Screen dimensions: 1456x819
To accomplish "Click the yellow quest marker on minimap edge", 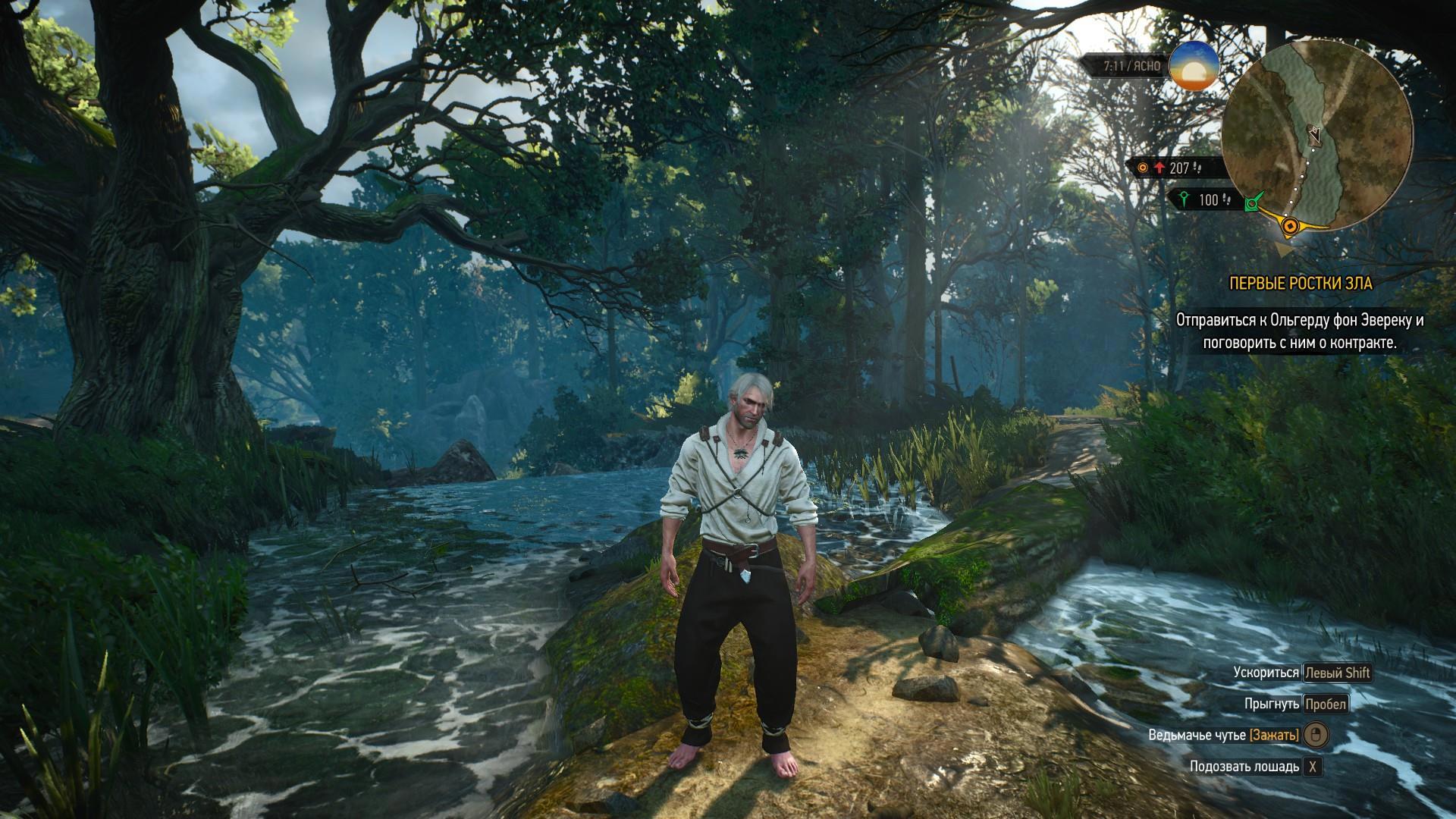I will (x=1289, y=225).
